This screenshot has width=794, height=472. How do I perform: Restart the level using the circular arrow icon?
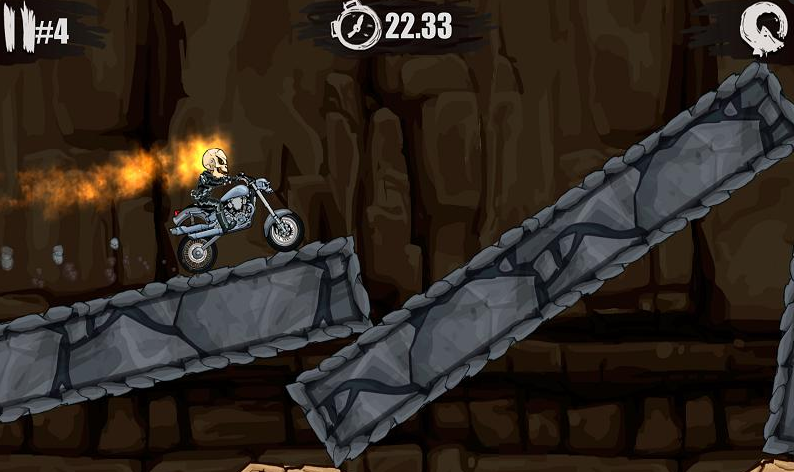click(762, 28)
